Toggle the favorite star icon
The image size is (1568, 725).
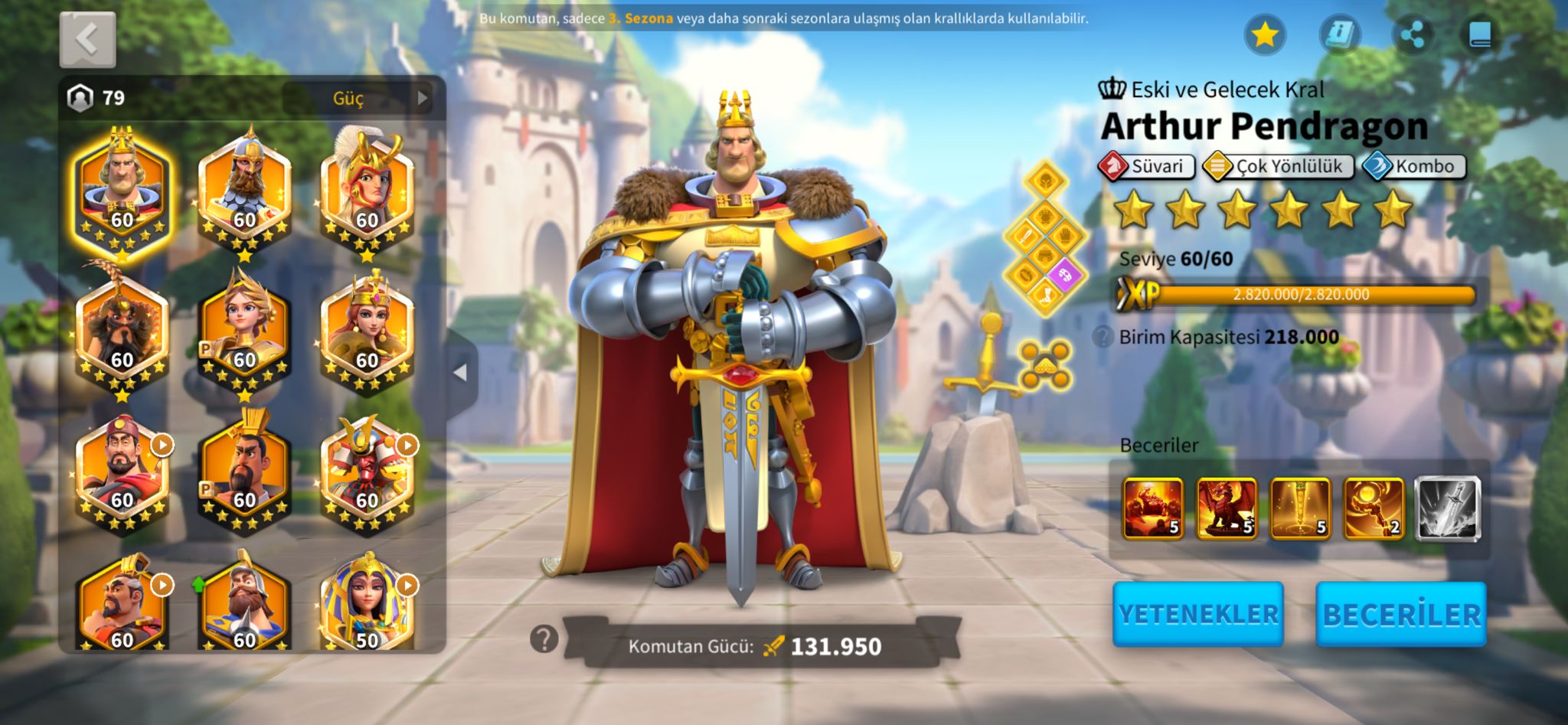1264,35
